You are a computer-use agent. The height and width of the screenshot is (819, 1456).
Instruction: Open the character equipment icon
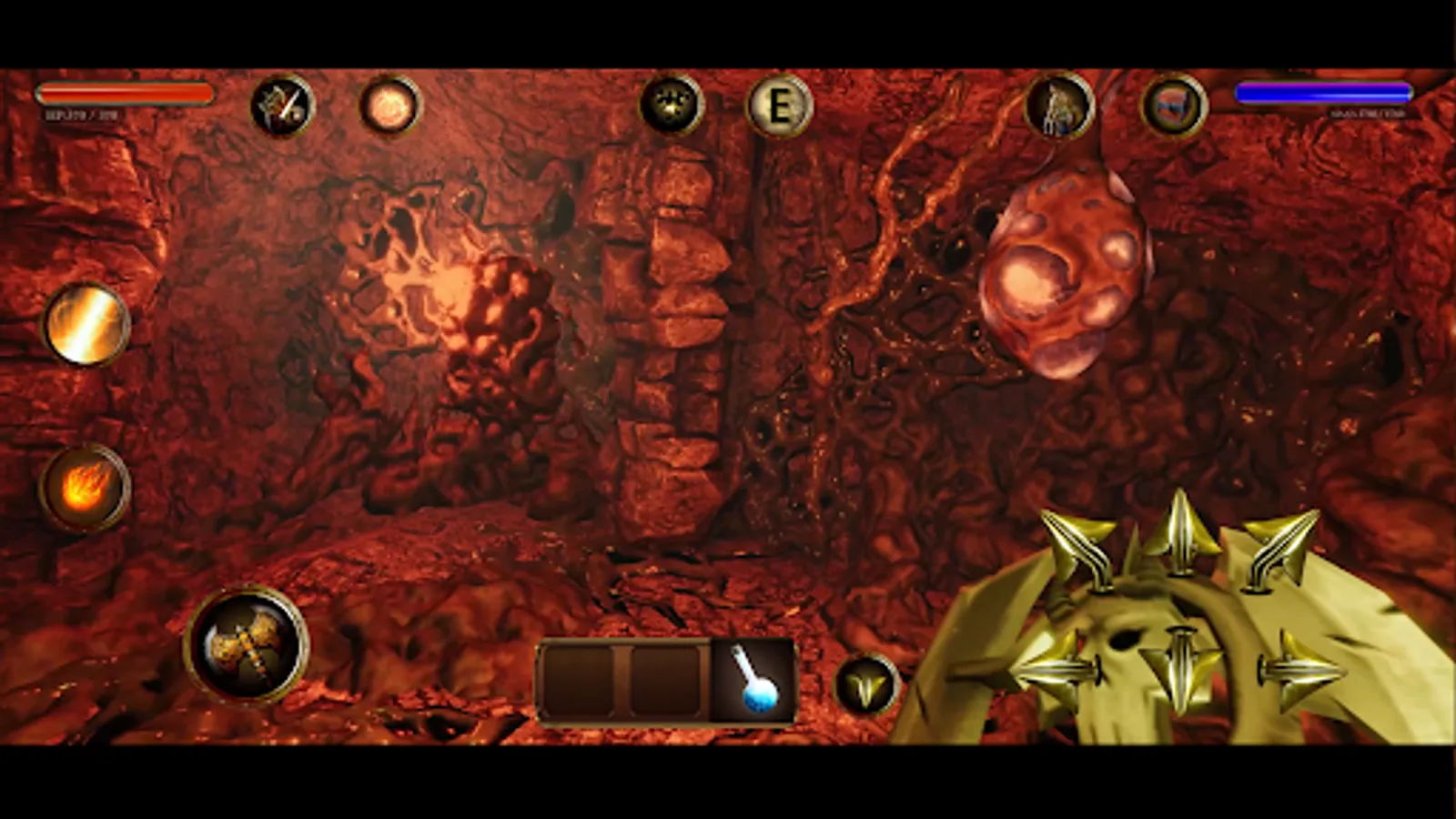[x=1060, y=106]
